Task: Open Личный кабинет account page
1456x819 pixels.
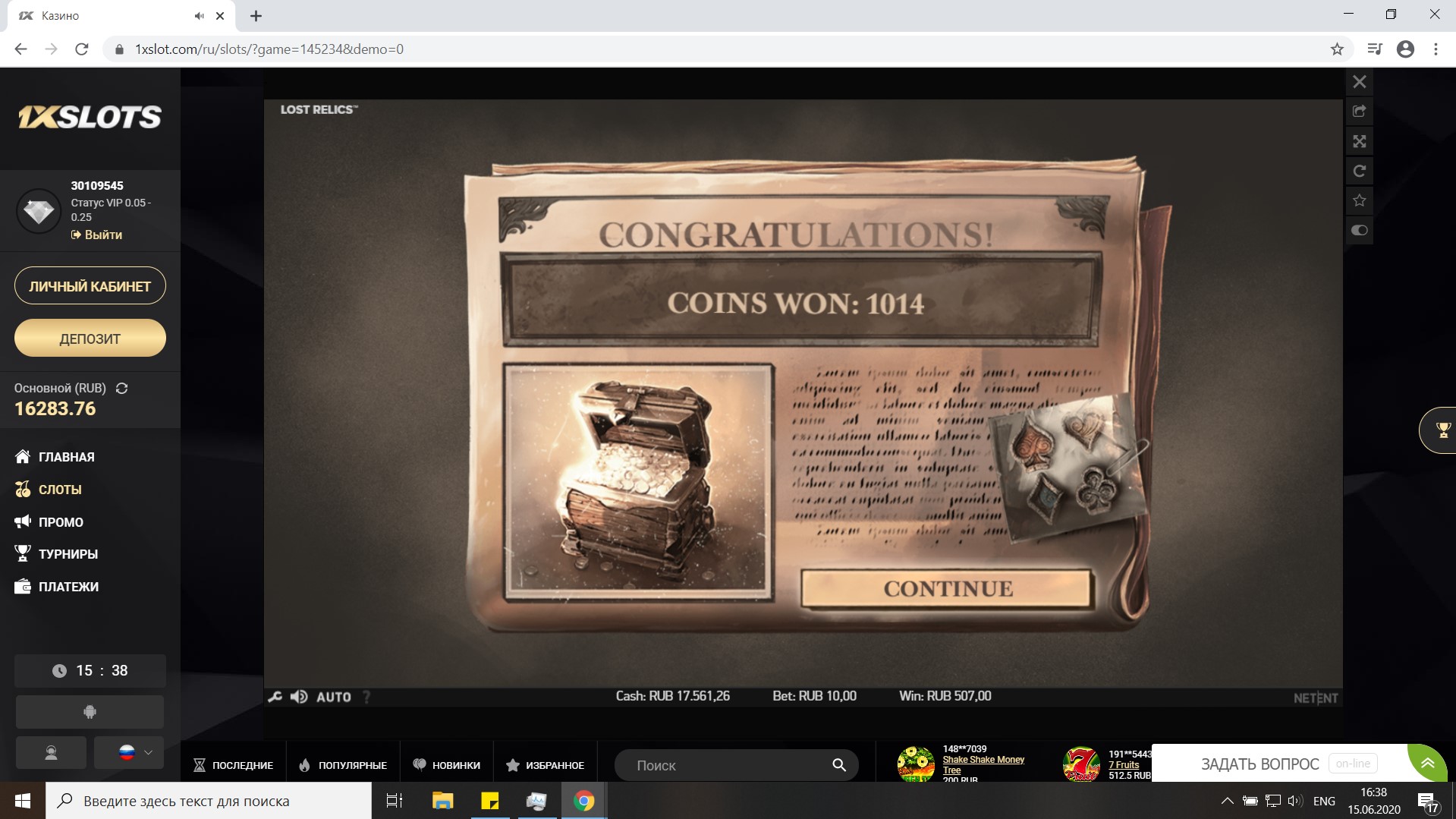Action: [x=90, y=286]
